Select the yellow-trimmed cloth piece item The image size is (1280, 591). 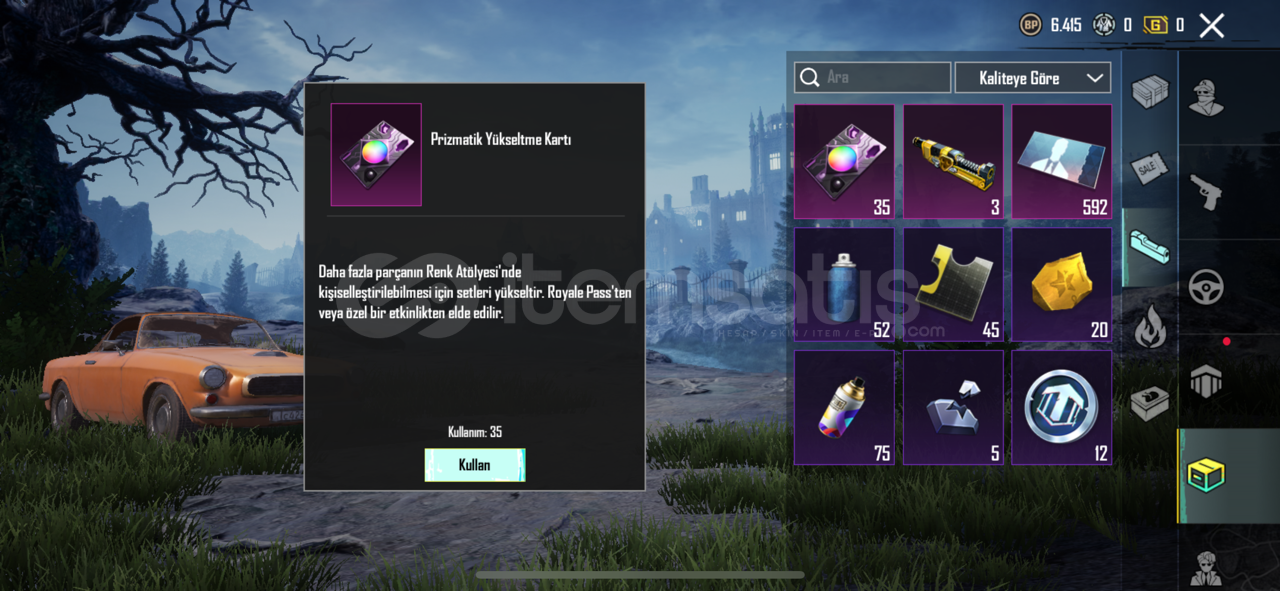[953, 285]
